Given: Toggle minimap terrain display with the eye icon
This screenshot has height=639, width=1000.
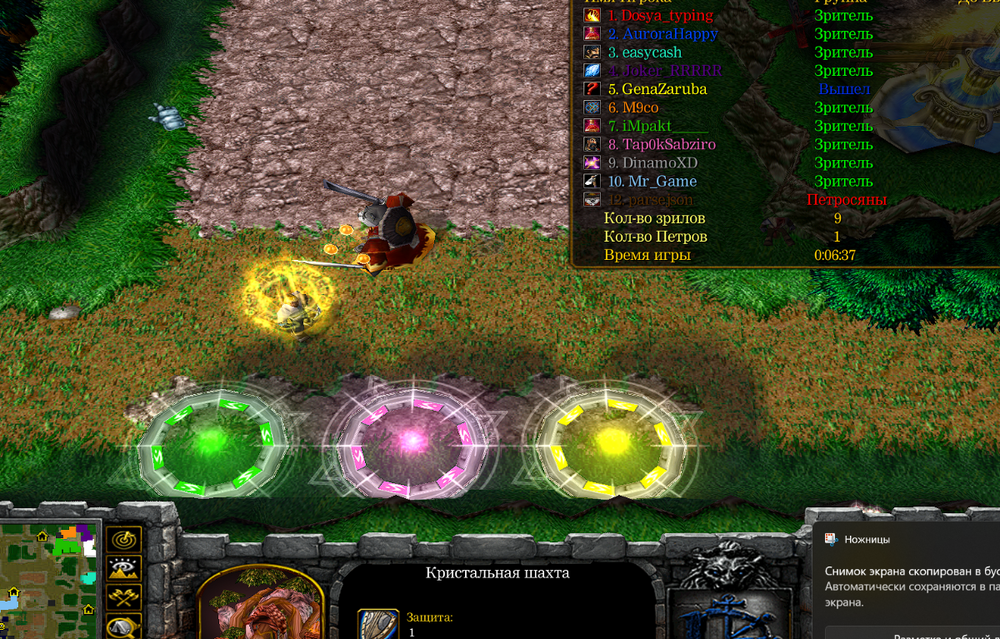Looking at the screenshot, I should point(123,569).
